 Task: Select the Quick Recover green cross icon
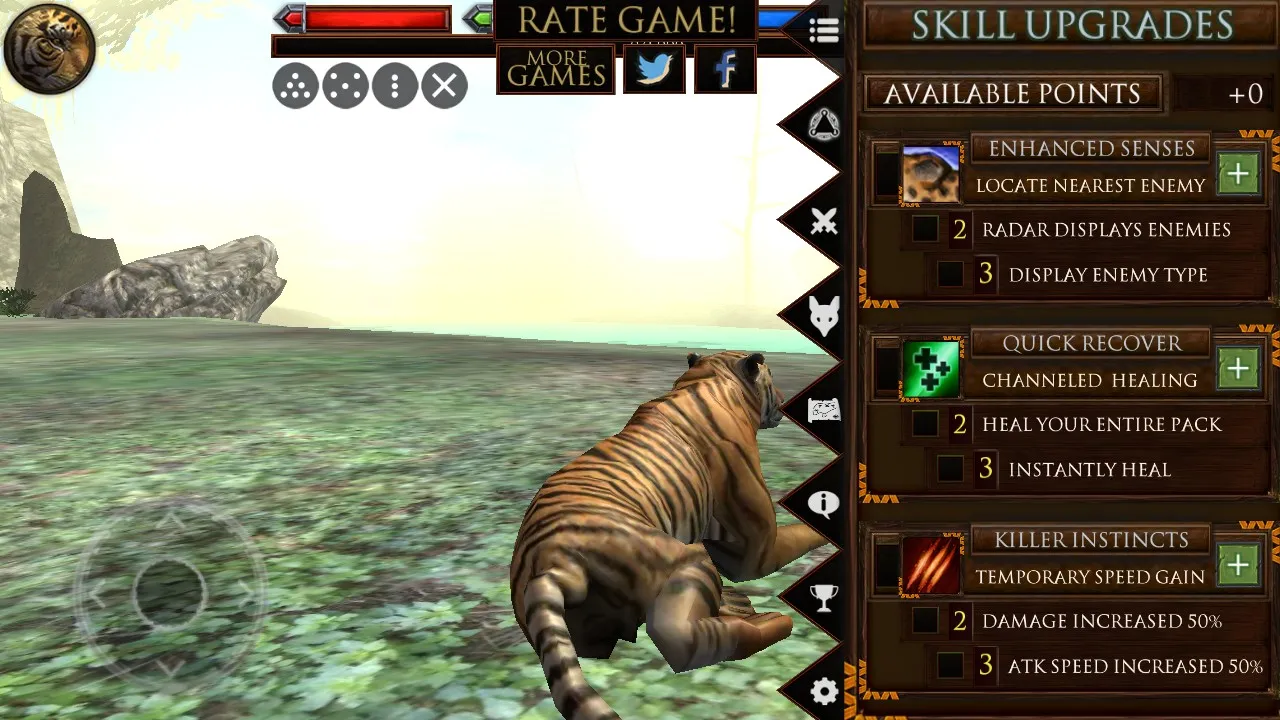tap(931, 369)
